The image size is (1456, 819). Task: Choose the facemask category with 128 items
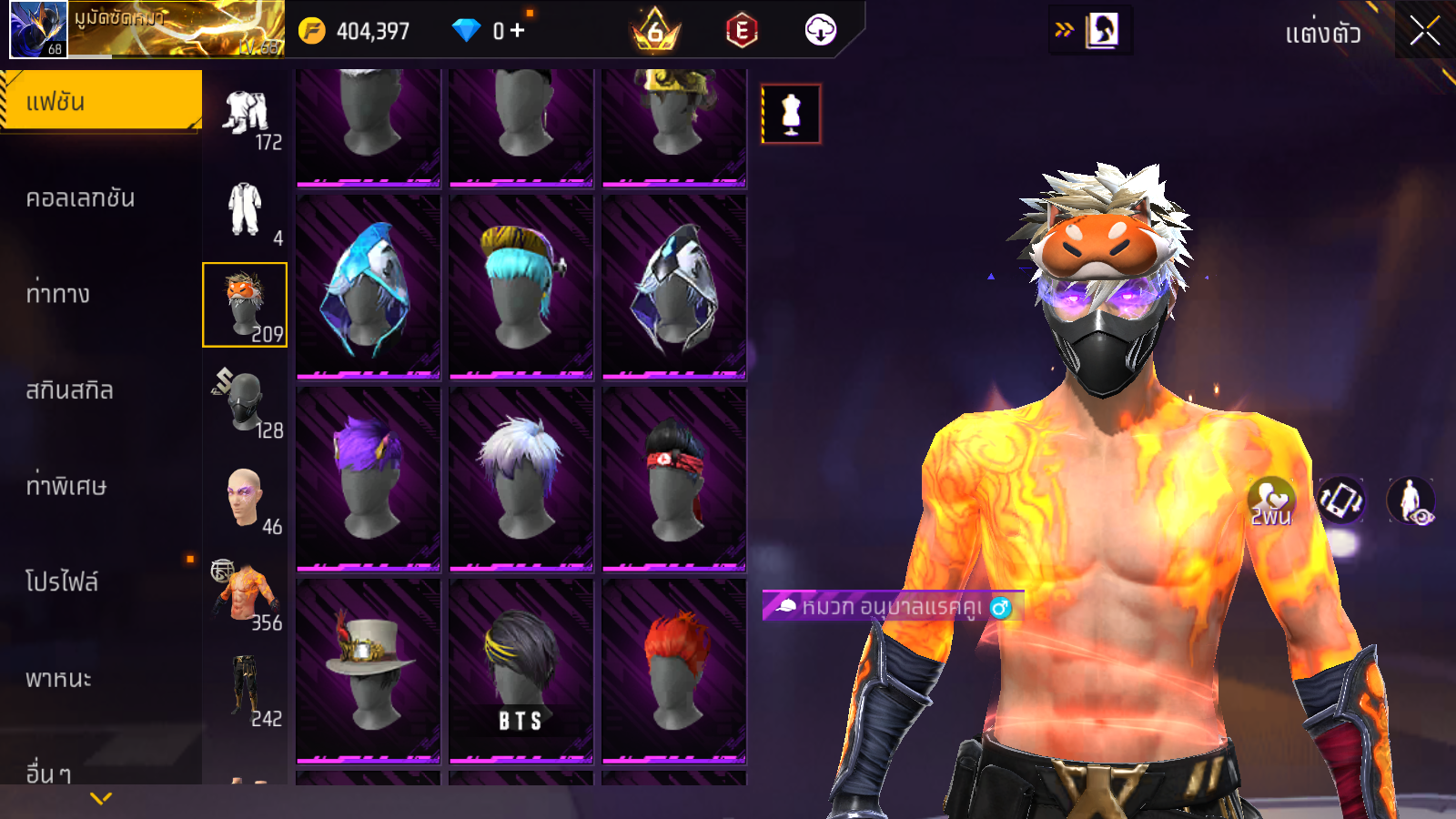coord(245,401)
